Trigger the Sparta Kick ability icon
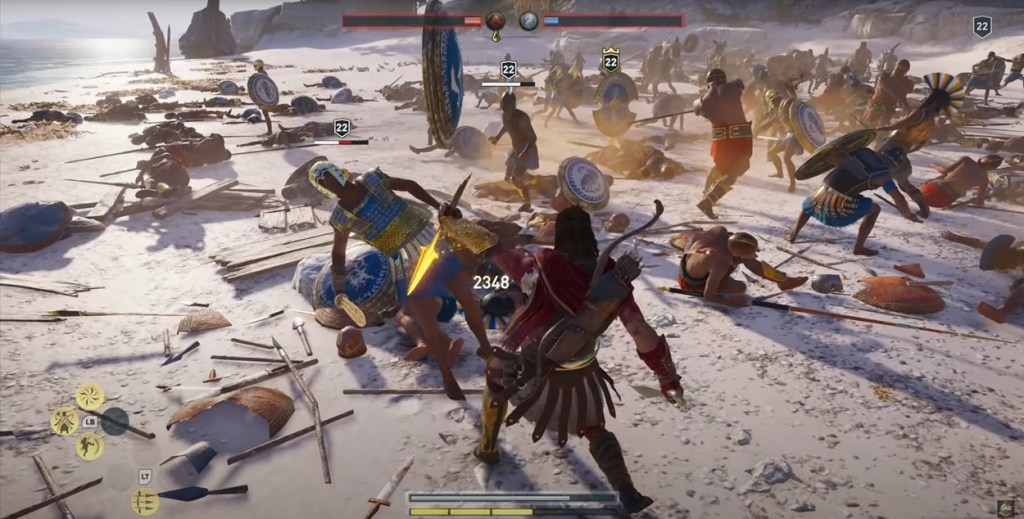This screenshot has width=1024, height=519. coord(90,446)
